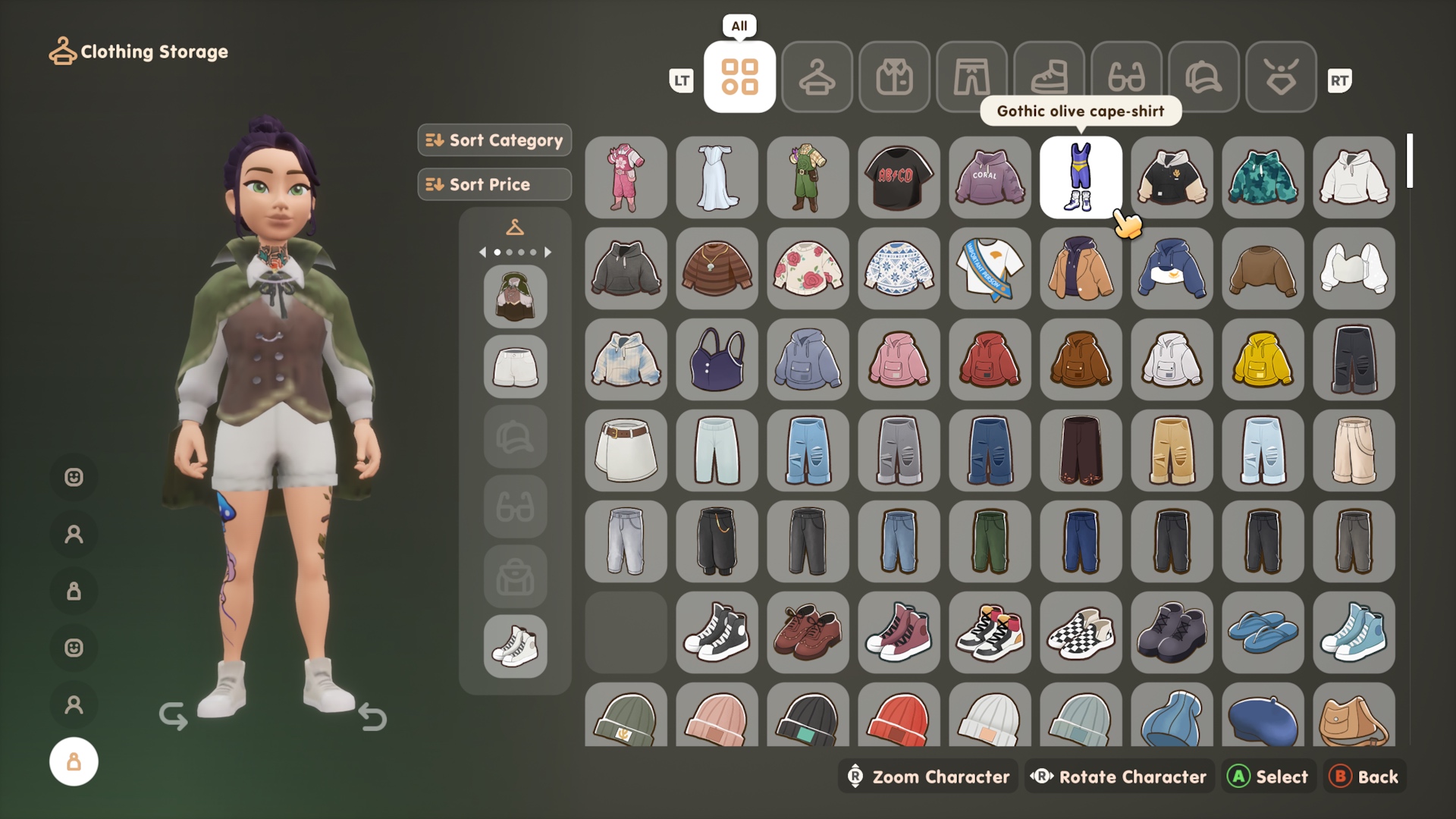Screen dimensions: 1456x819
Task: Choose the penguin blue hoodie
Action: pyautogui.click(x=1172, y=268)
